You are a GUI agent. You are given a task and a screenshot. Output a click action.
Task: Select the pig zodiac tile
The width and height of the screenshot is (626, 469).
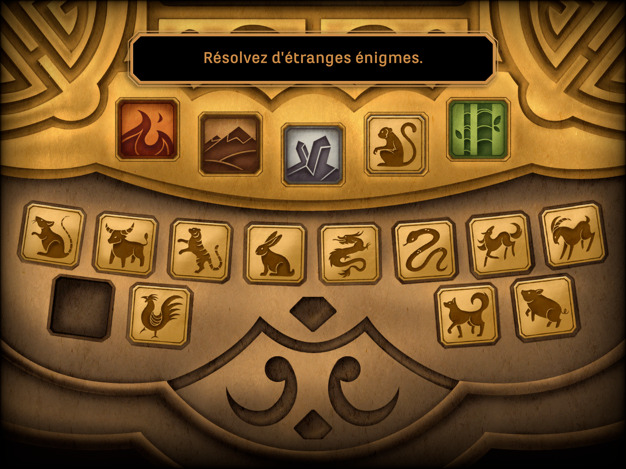point(545,308)
